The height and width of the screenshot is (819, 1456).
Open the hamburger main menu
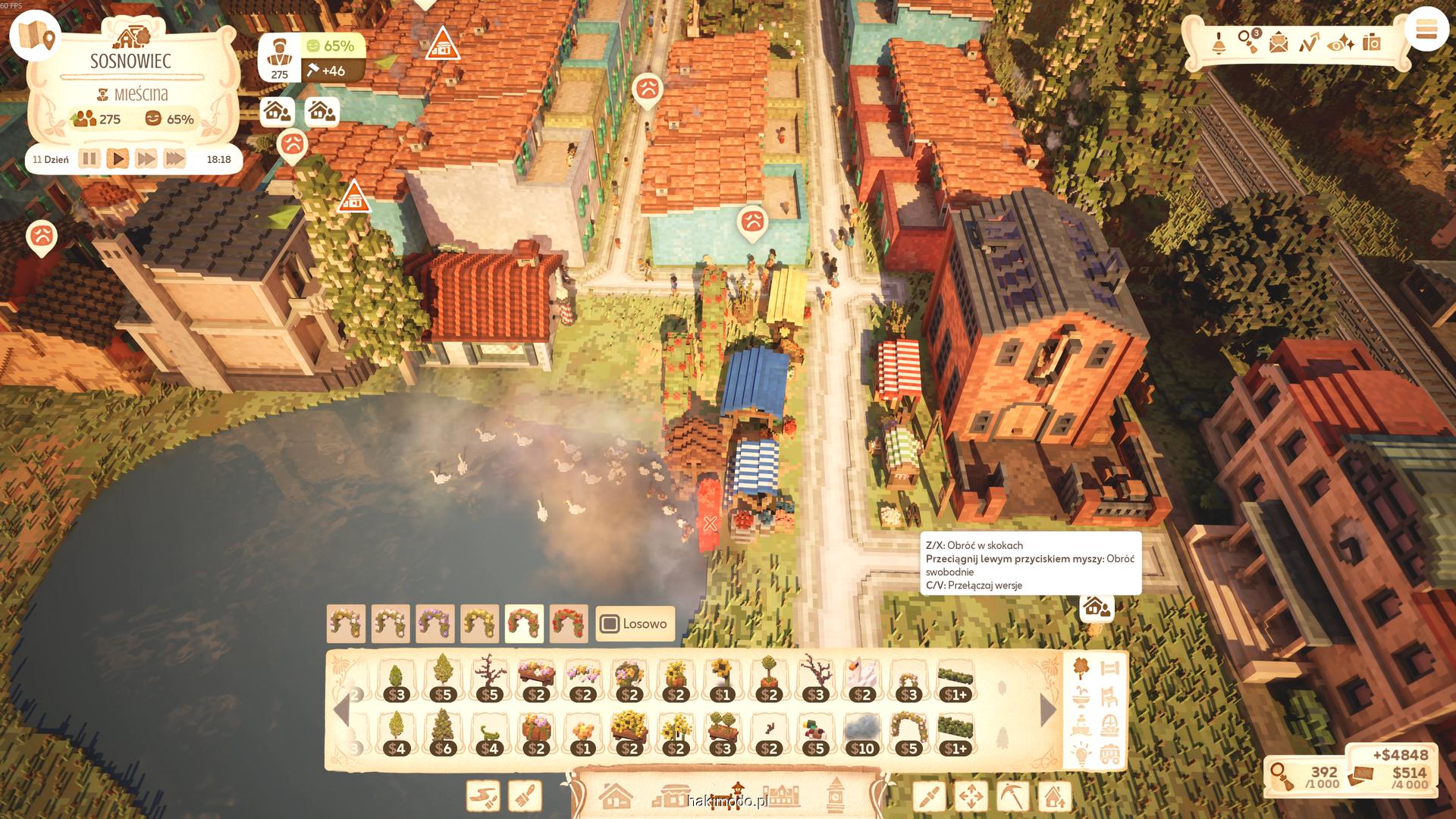point(1426,31)
